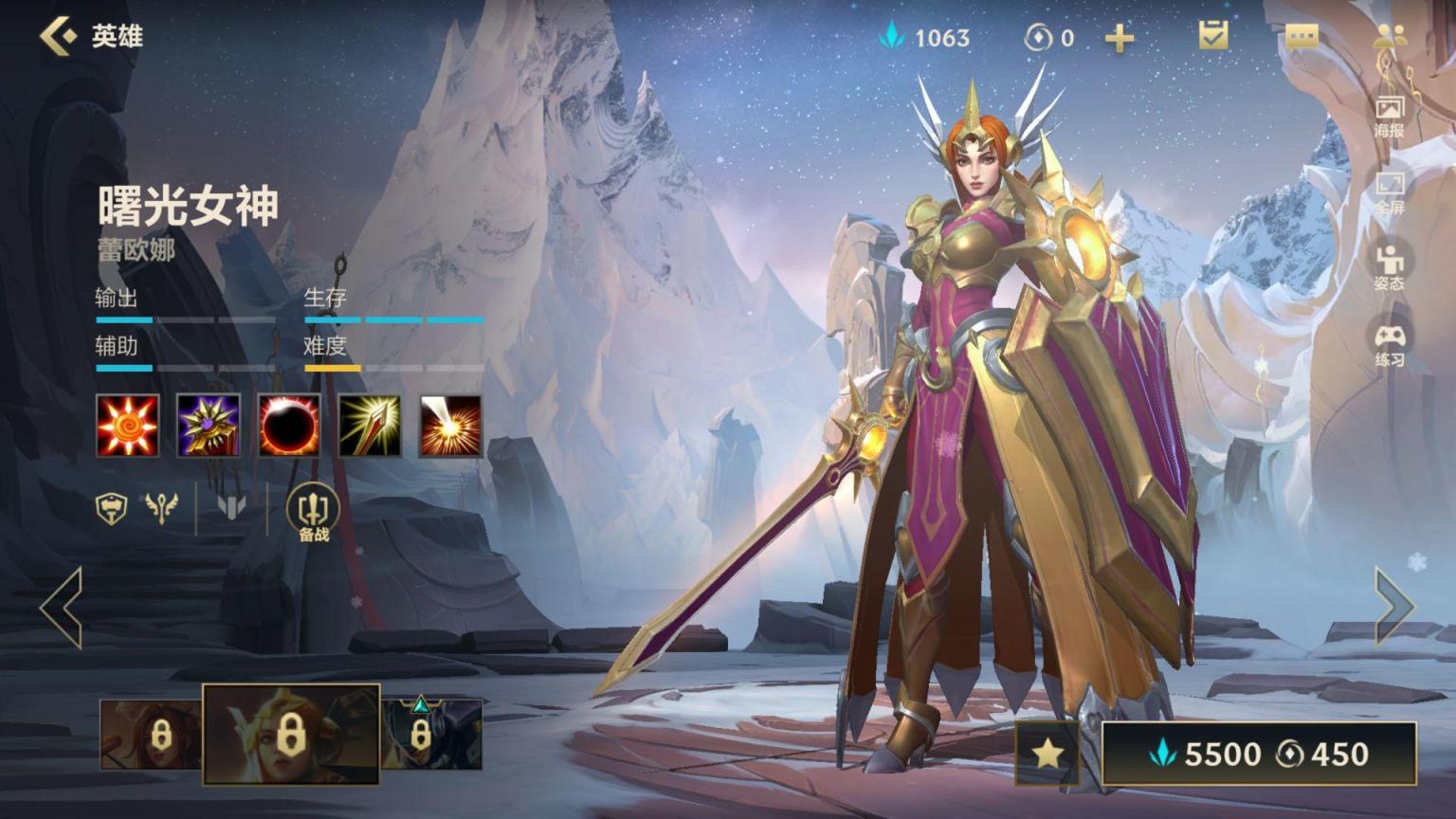1456x819 pixels.
Task: View the sun passive ability icon
Action: pyautogui.click(x=128, y=426)
